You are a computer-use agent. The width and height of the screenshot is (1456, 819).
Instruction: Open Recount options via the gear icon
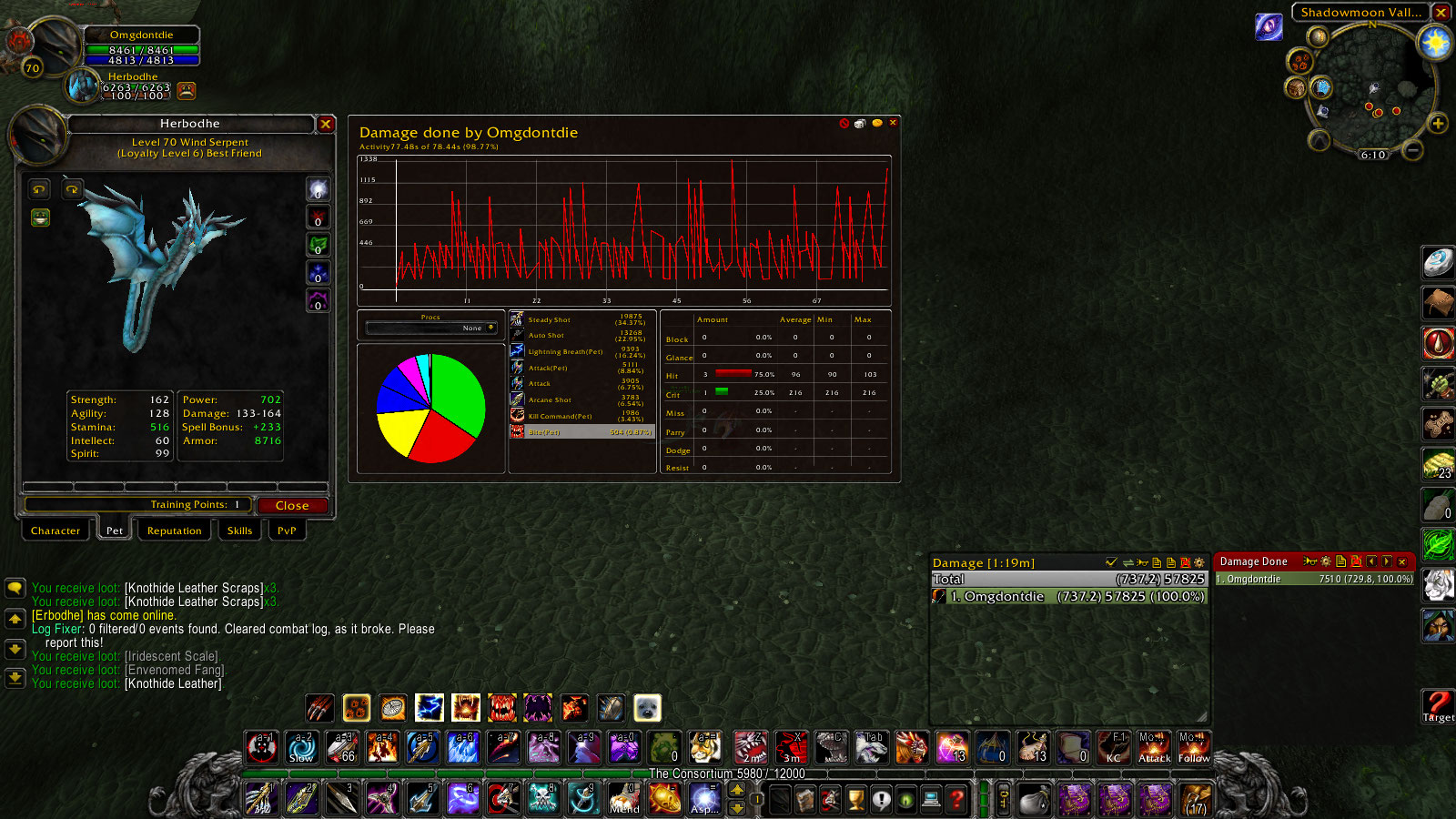tap(1326, 561)
